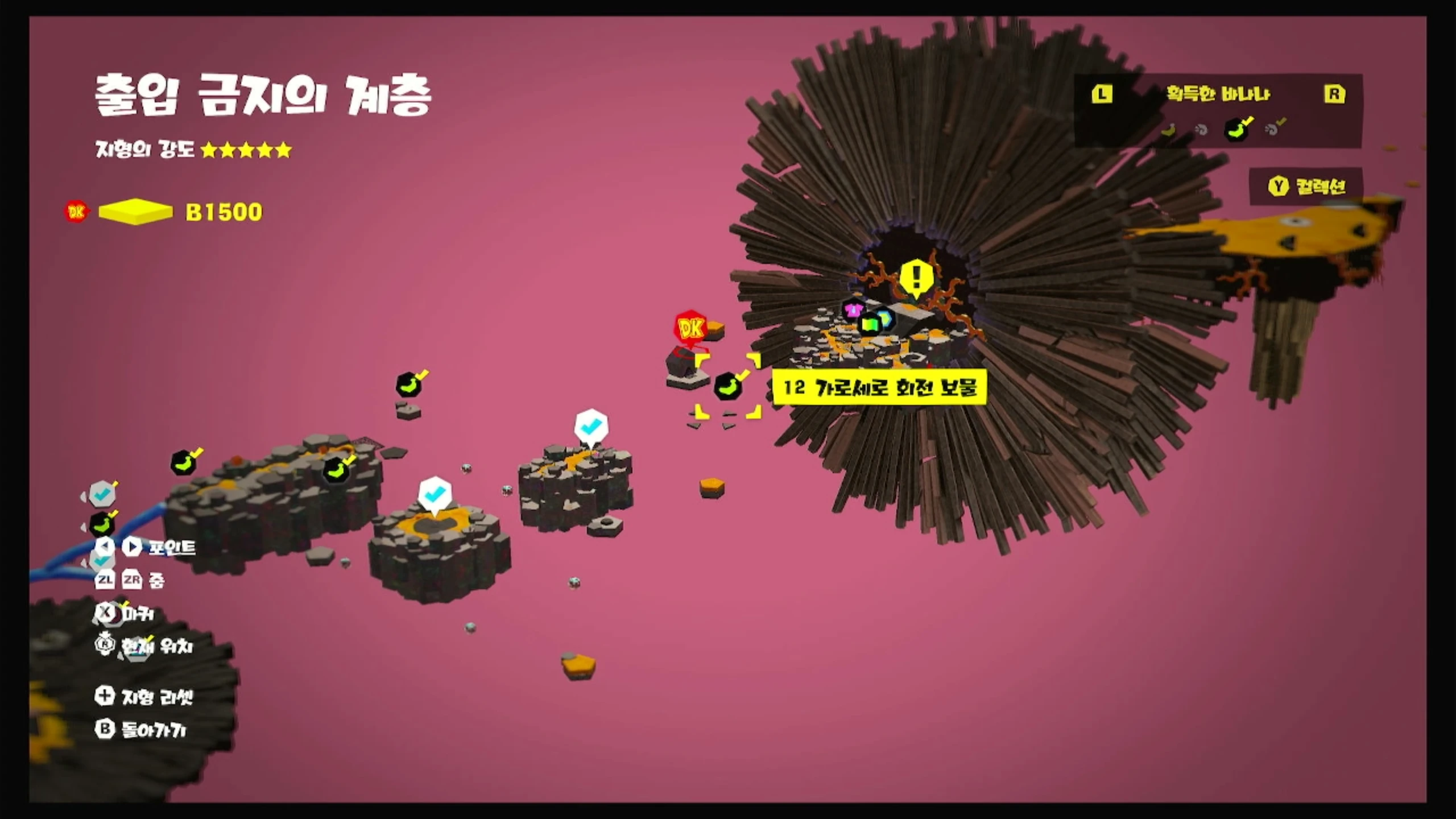The width and height of the screenshot is (1456, 819).
Task: Switch to the uncollected banana filter icon
Action: [1168, 130]
